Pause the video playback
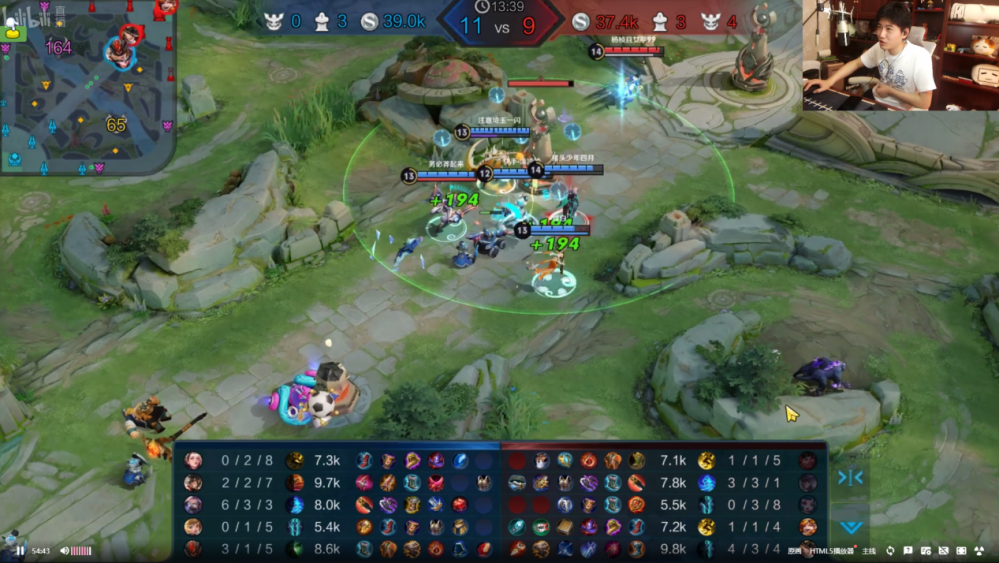999x563 pixels. click(x=18, y=551)
